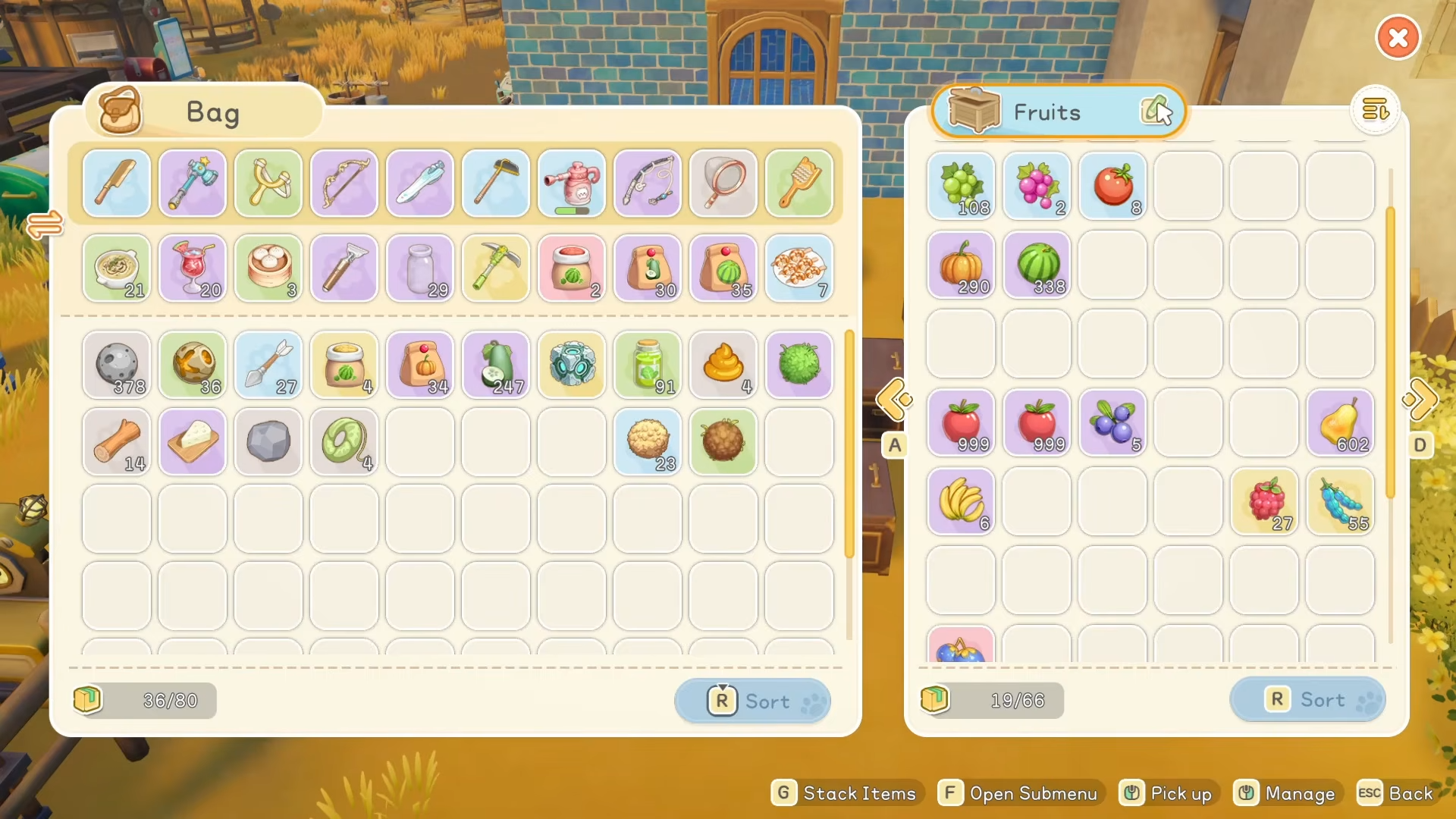Image resolution: width=1456 pixels, height=819 pixels.
Task: Select the raspberry stack of 27
Action: pyautogui.click(x=1264, y=502)
